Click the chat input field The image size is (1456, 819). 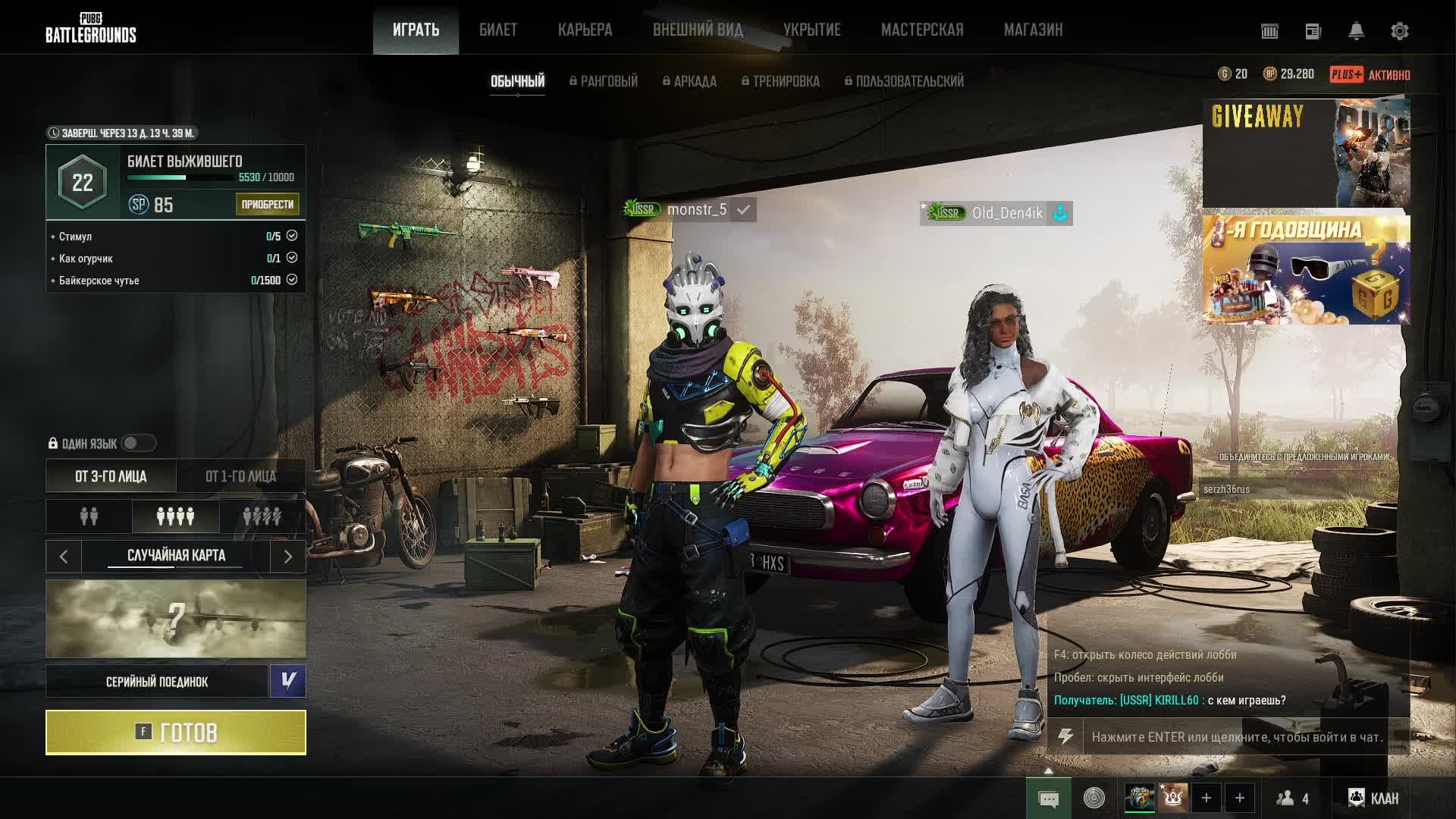[1236, 737]
